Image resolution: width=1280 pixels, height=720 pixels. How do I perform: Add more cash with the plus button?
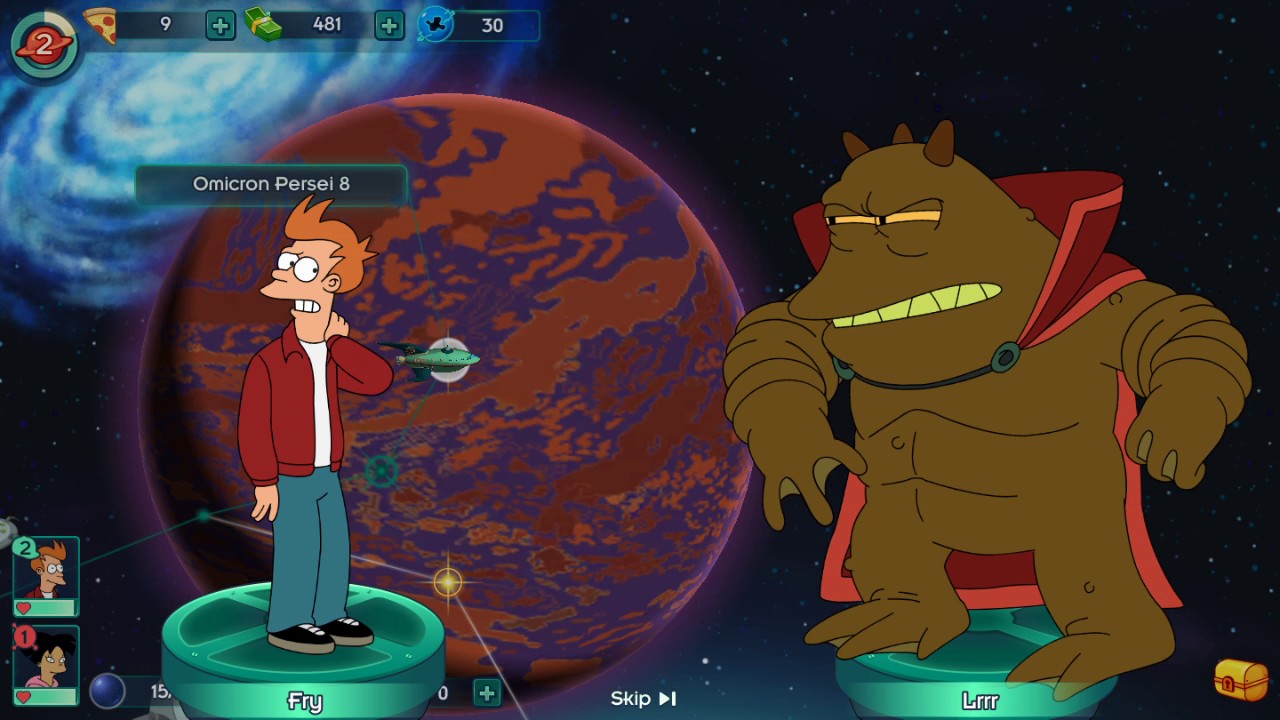(389, 25)
